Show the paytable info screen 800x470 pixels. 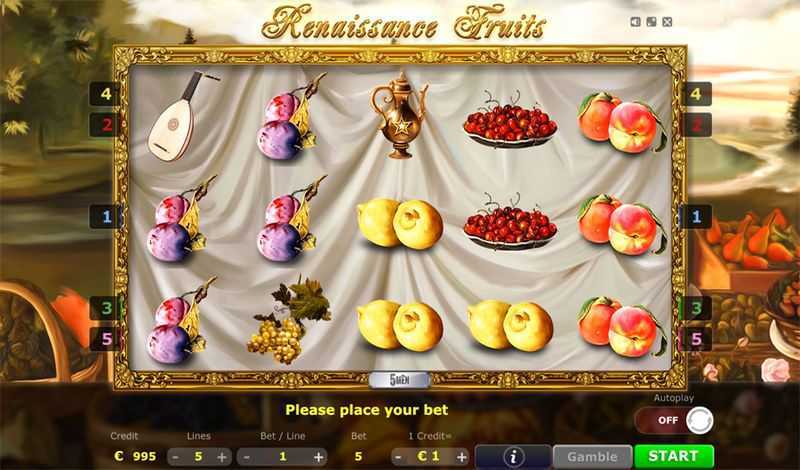point(514,456)
